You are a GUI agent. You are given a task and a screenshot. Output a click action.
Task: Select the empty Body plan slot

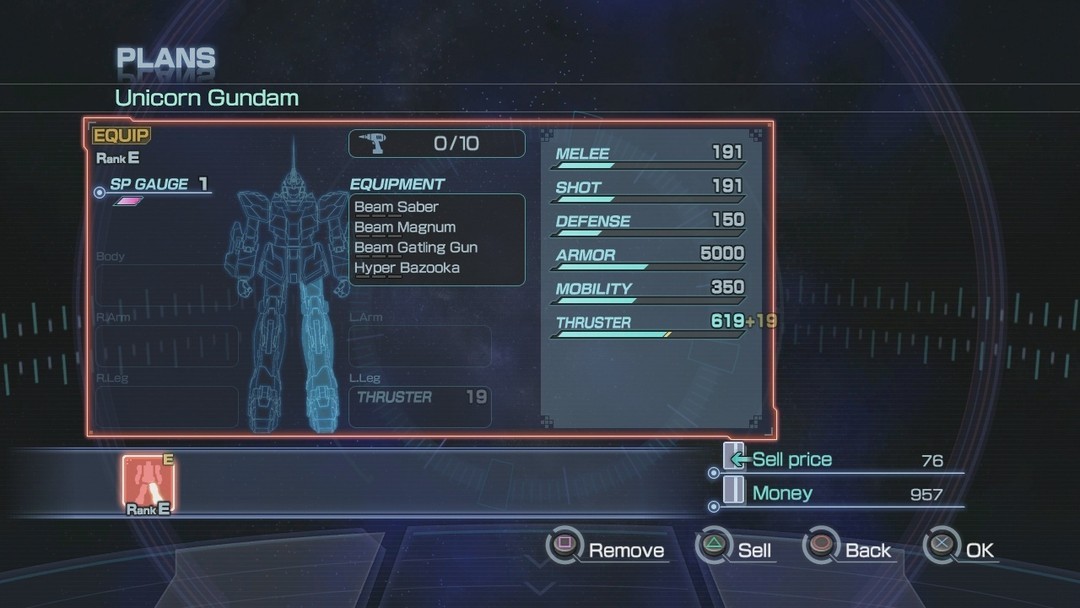point(167,284)
